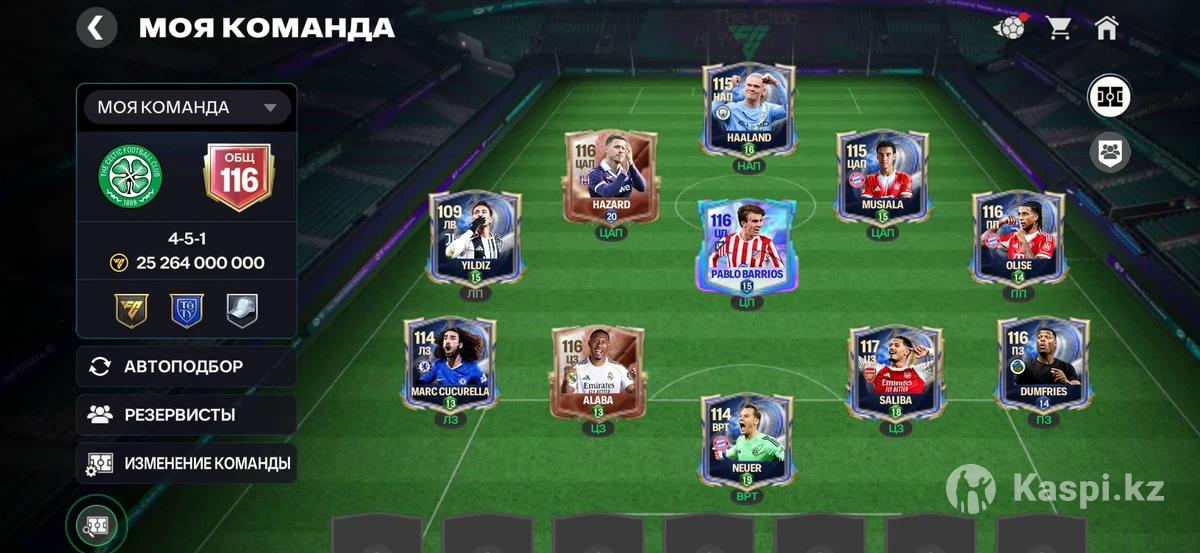1200x553 pixels.
Task: Show the players group view
Action: 1110,152
